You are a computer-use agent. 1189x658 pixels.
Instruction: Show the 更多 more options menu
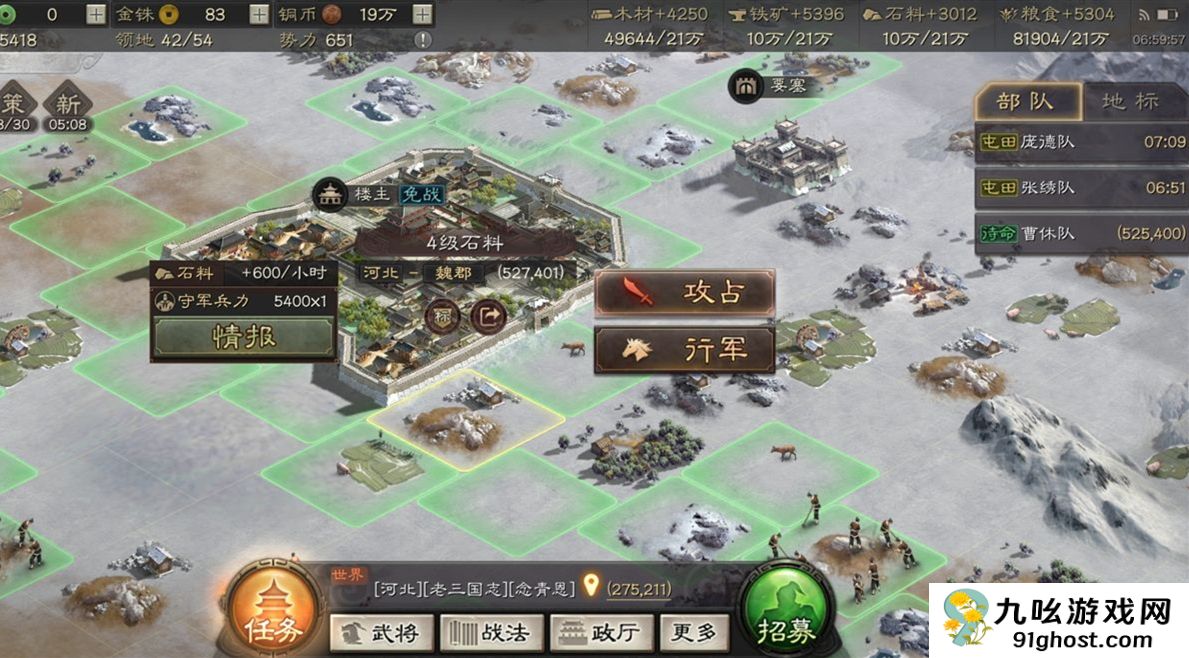693,632
